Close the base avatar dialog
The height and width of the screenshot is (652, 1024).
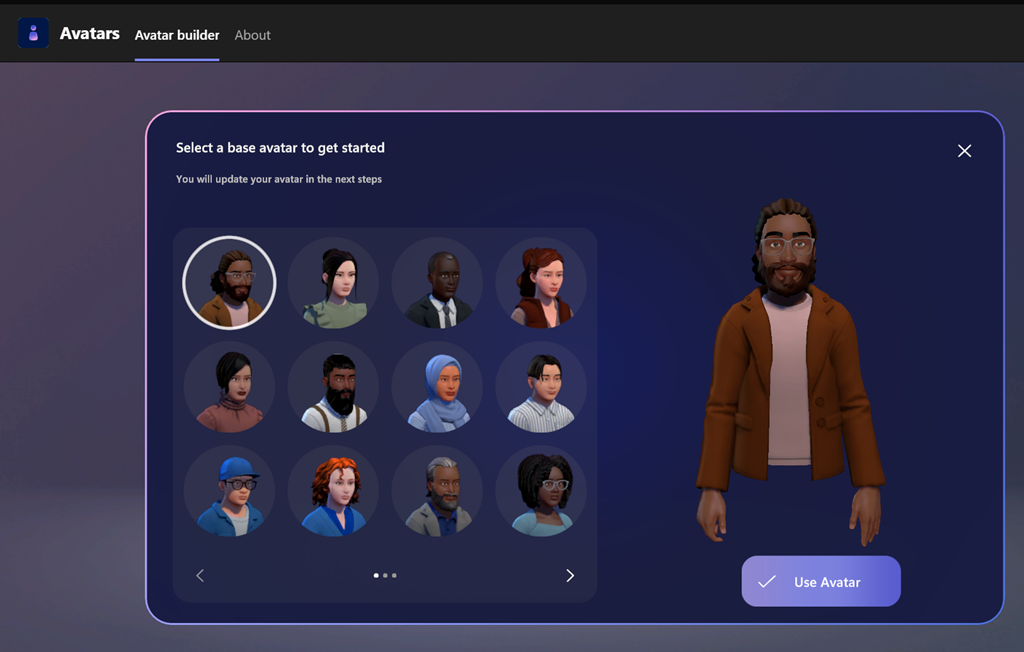[964, 151]
